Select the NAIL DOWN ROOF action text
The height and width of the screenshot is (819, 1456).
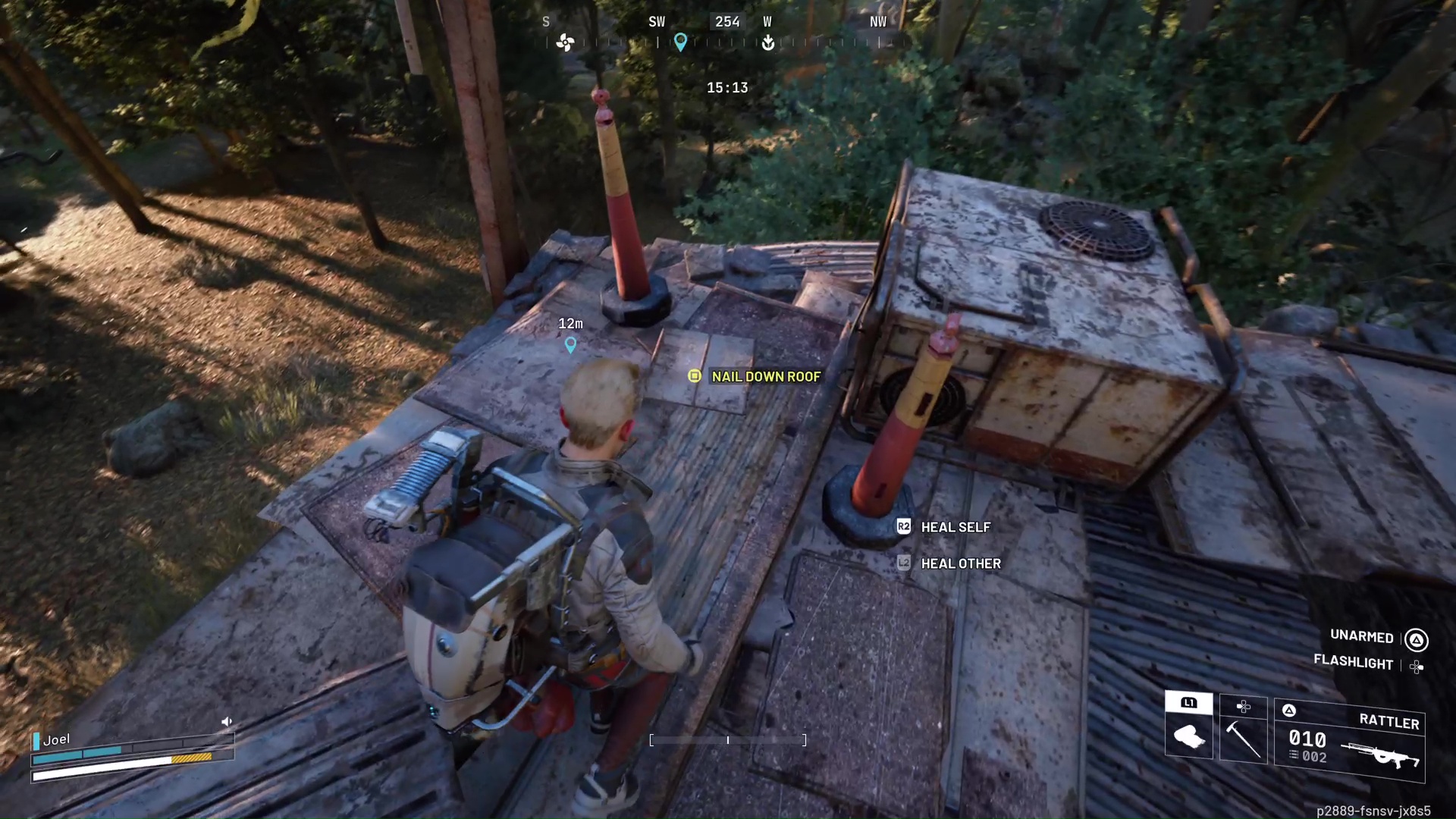(x=765, y=376)
